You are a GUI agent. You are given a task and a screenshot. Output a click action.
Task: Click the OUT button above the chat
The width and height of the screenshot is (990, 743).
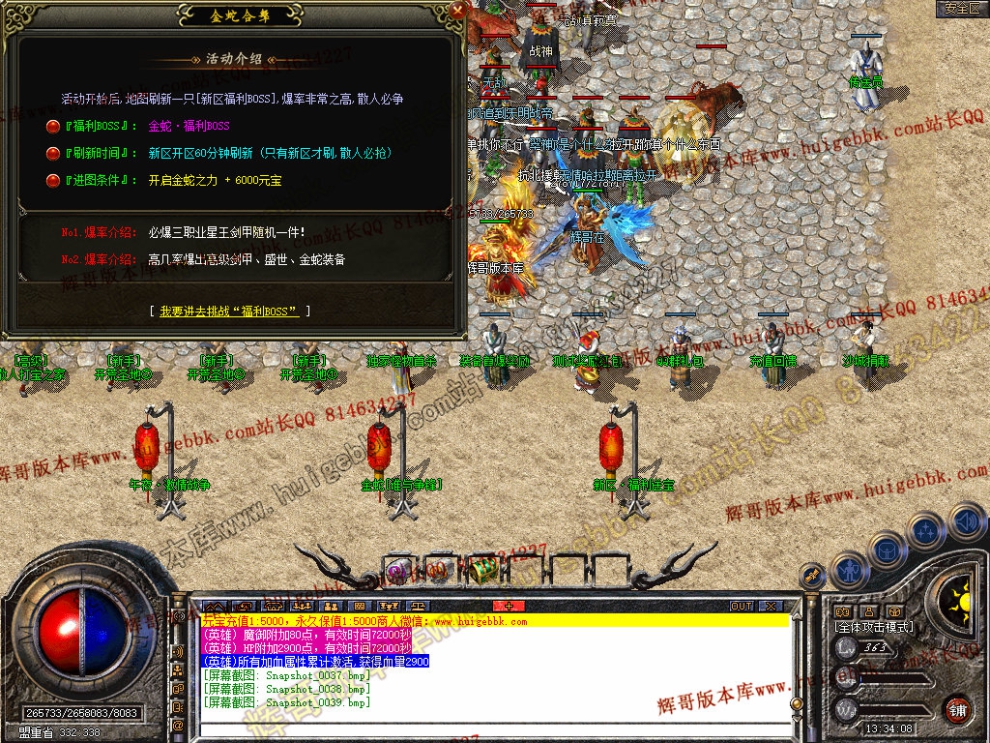tap(741, 606)
